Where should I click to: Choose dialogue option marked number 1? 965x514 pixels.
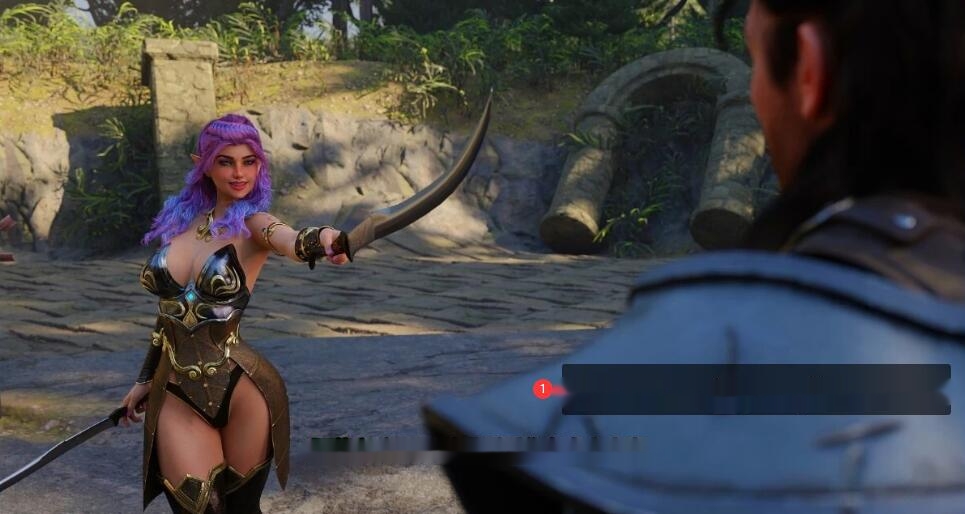coord(755,389)
